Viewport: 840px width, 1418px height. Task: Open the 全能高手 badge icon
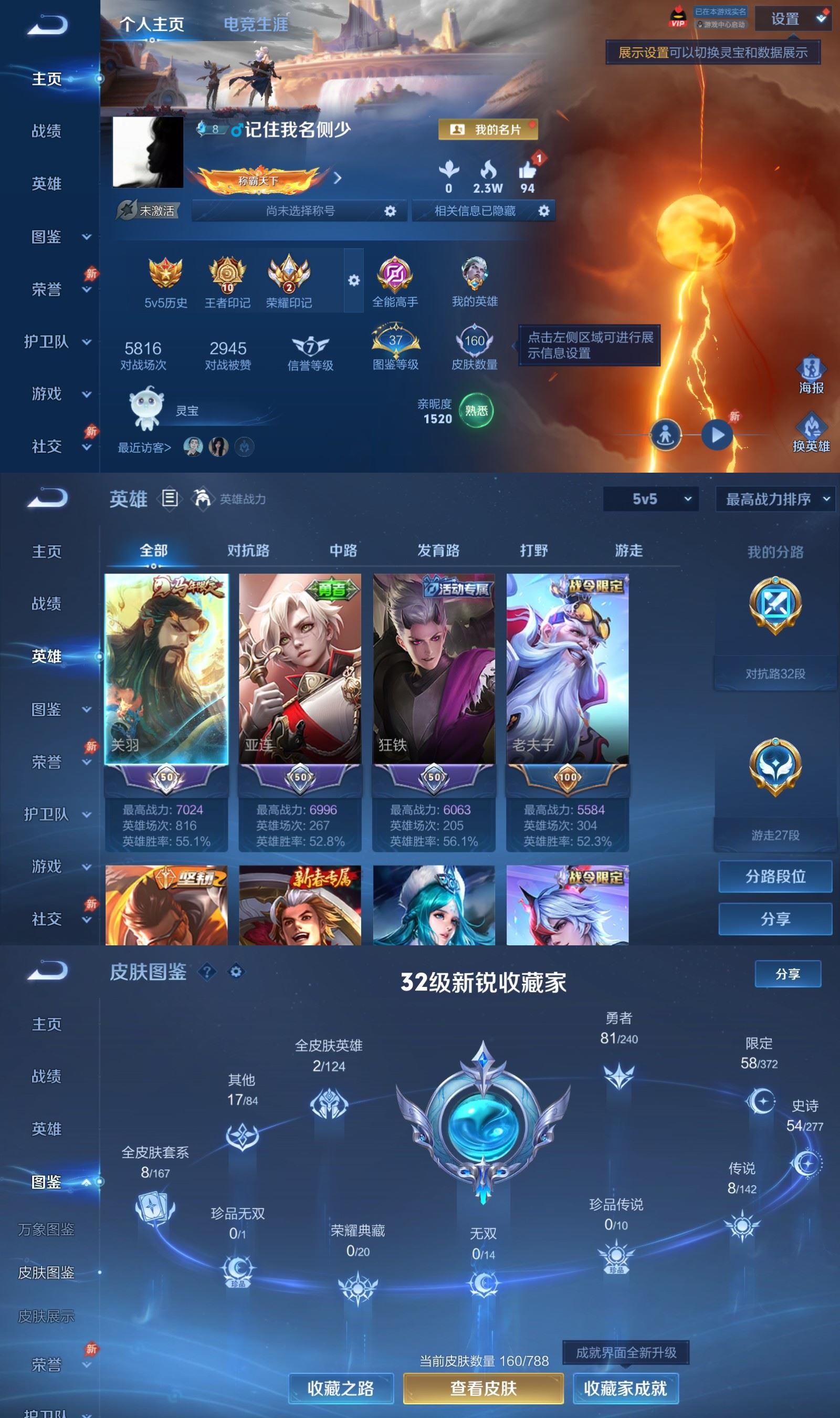(396, 276)
